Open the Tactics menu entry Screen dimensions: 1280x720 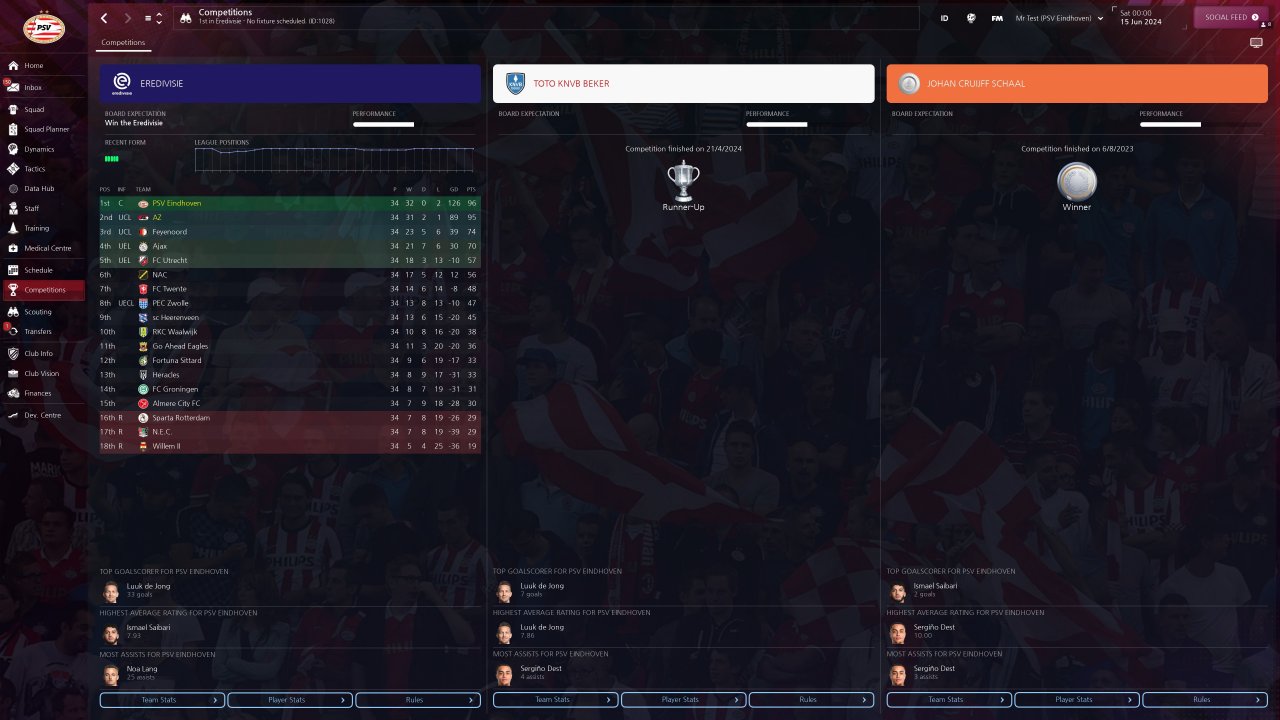(35, 169)
